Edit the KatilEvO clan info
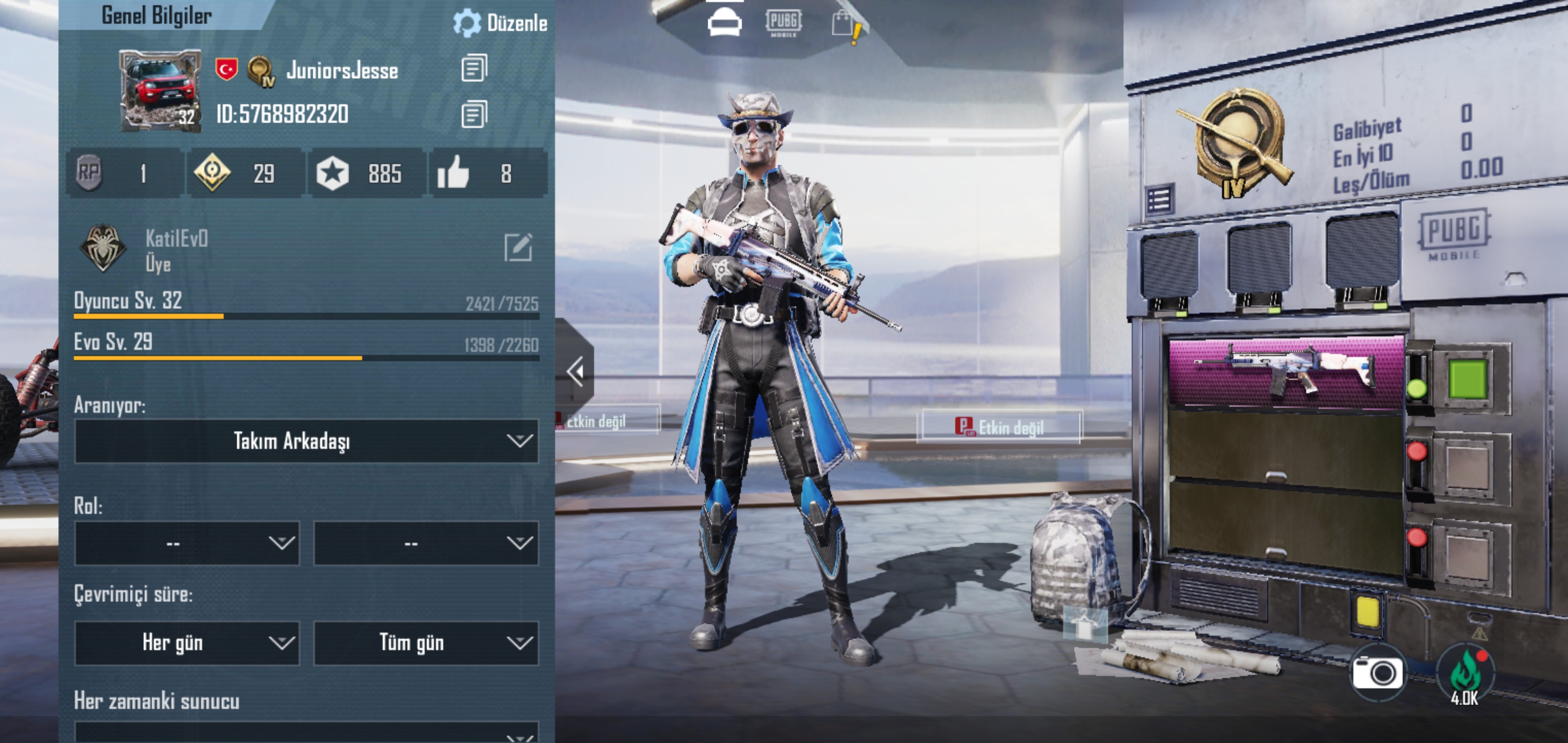The image size is (1568, 743). (x=518, y=247)
